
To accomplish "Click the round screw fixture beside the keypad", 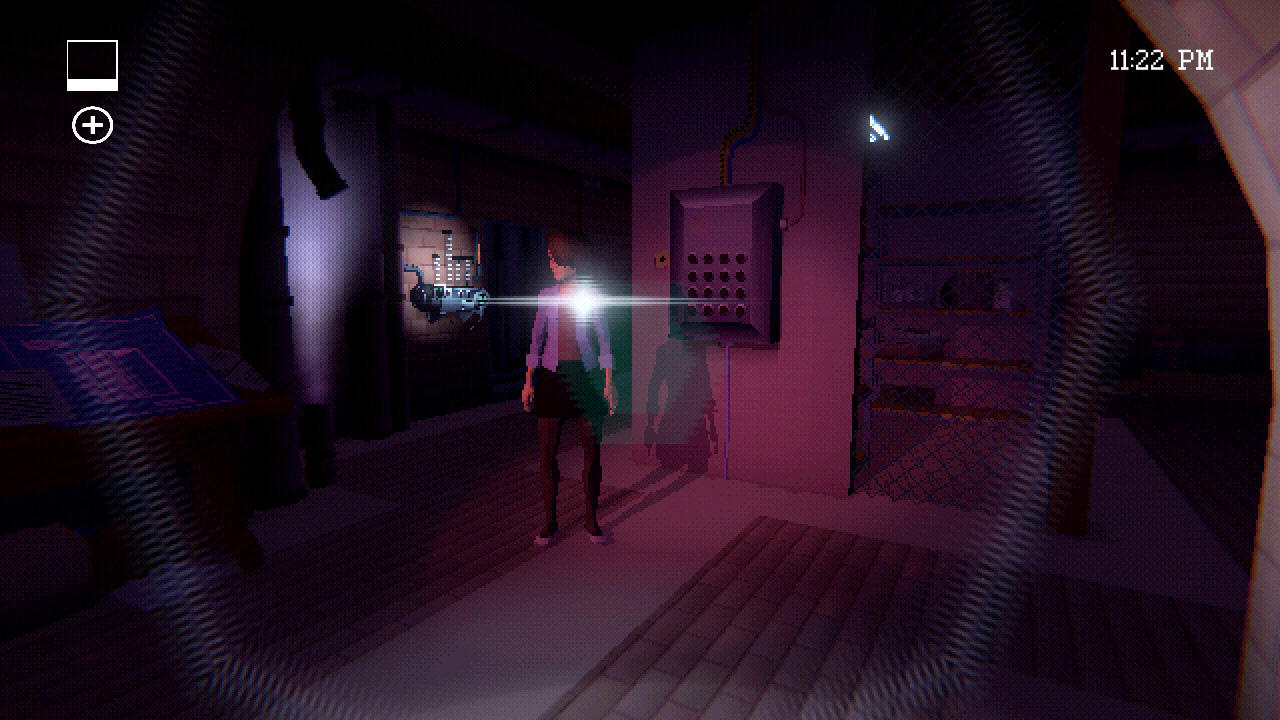I will pyautogui.click(x=783, y=224).
